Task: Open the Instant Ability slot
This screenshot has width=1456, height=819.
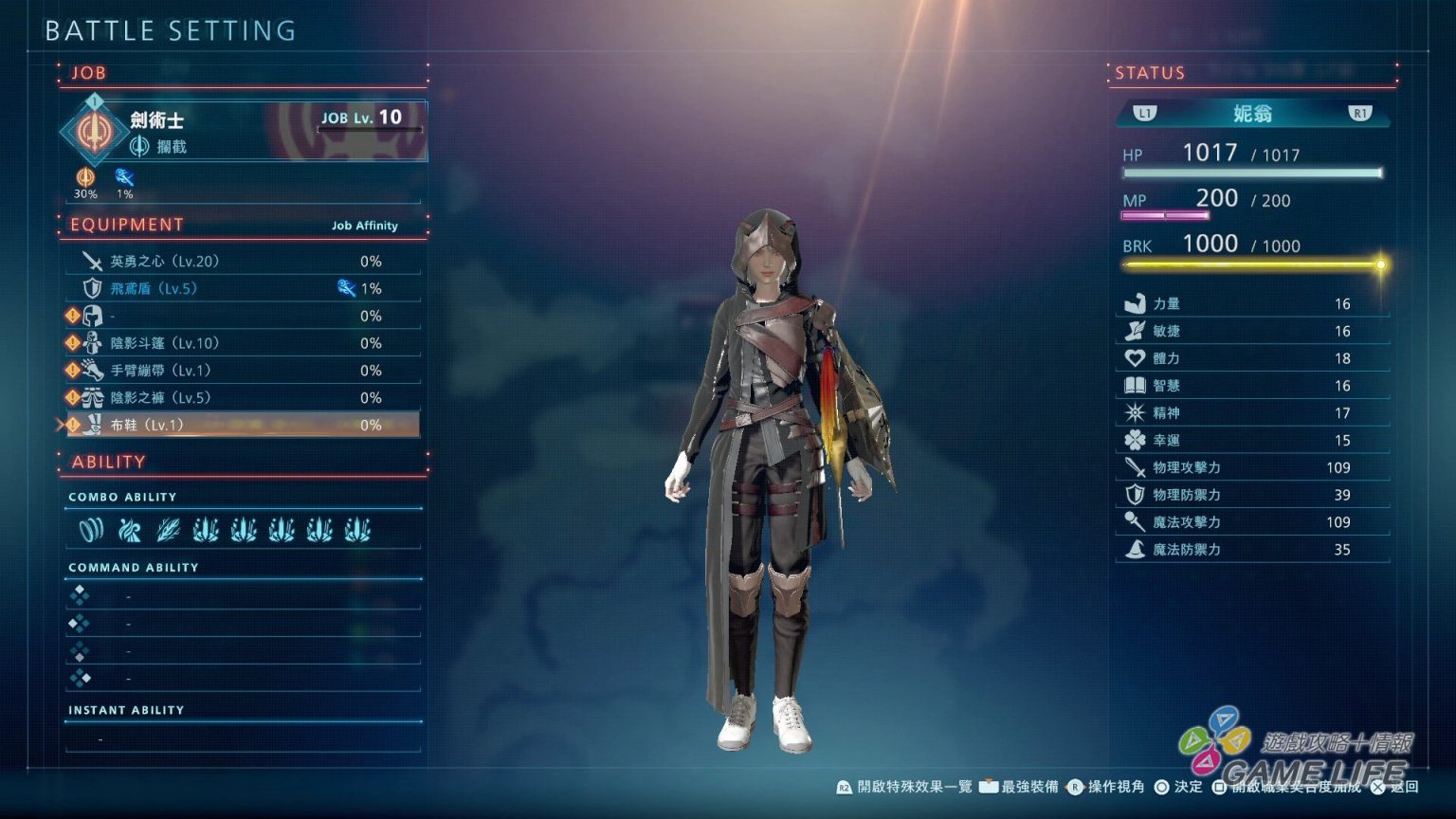Action: pos(243,738)
